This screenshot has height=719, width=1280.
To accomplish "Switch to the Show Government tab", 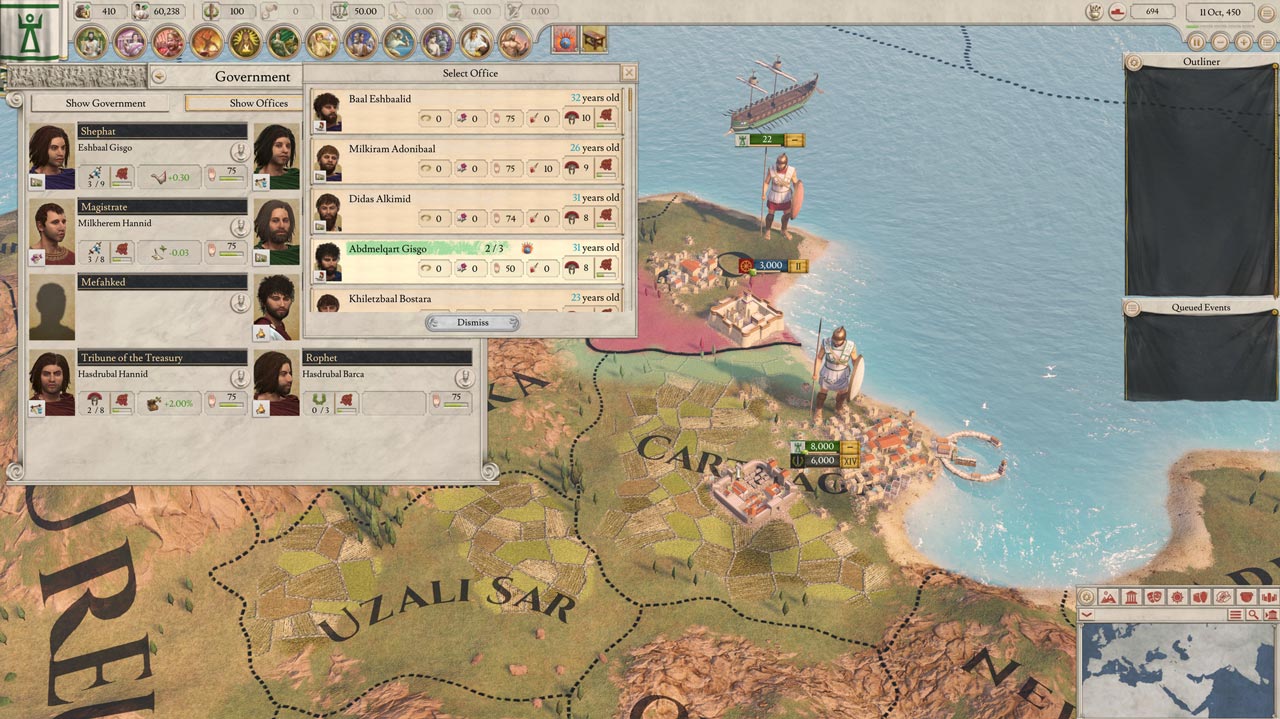I will (x=105, y=103).
